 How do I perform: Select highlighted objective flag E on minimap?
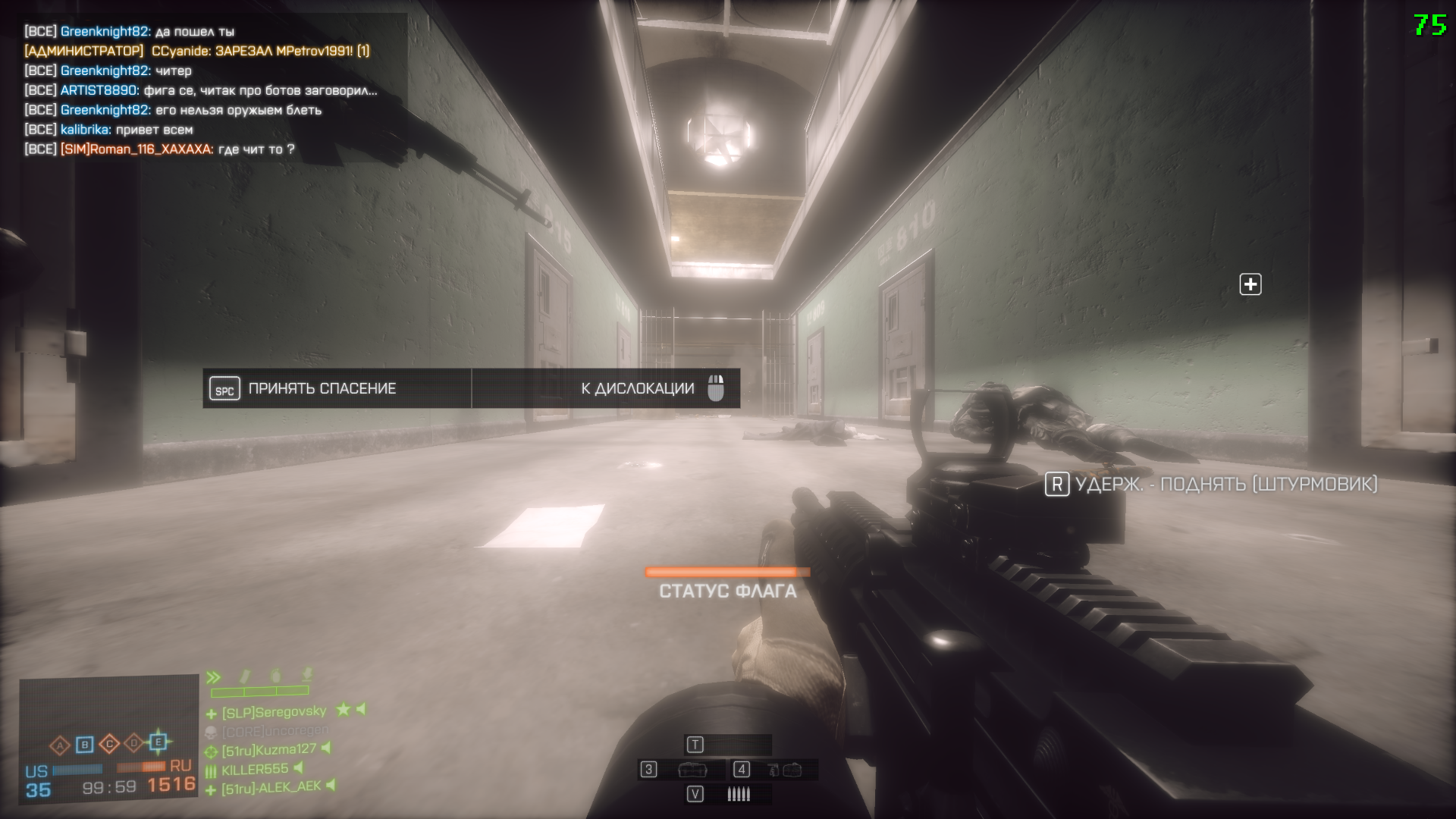pyautogui.click(x=158, y=741)
